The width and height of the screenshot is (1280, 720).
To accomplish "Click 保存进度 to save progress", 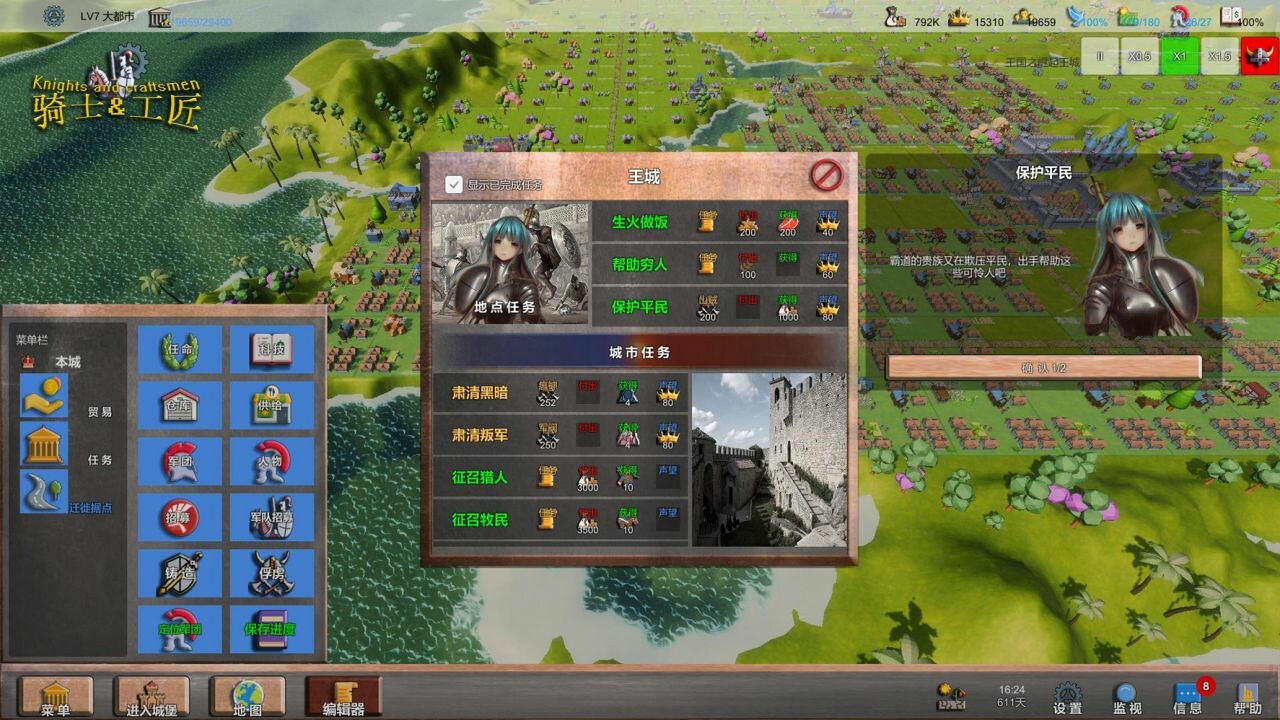I will (271, 628).
